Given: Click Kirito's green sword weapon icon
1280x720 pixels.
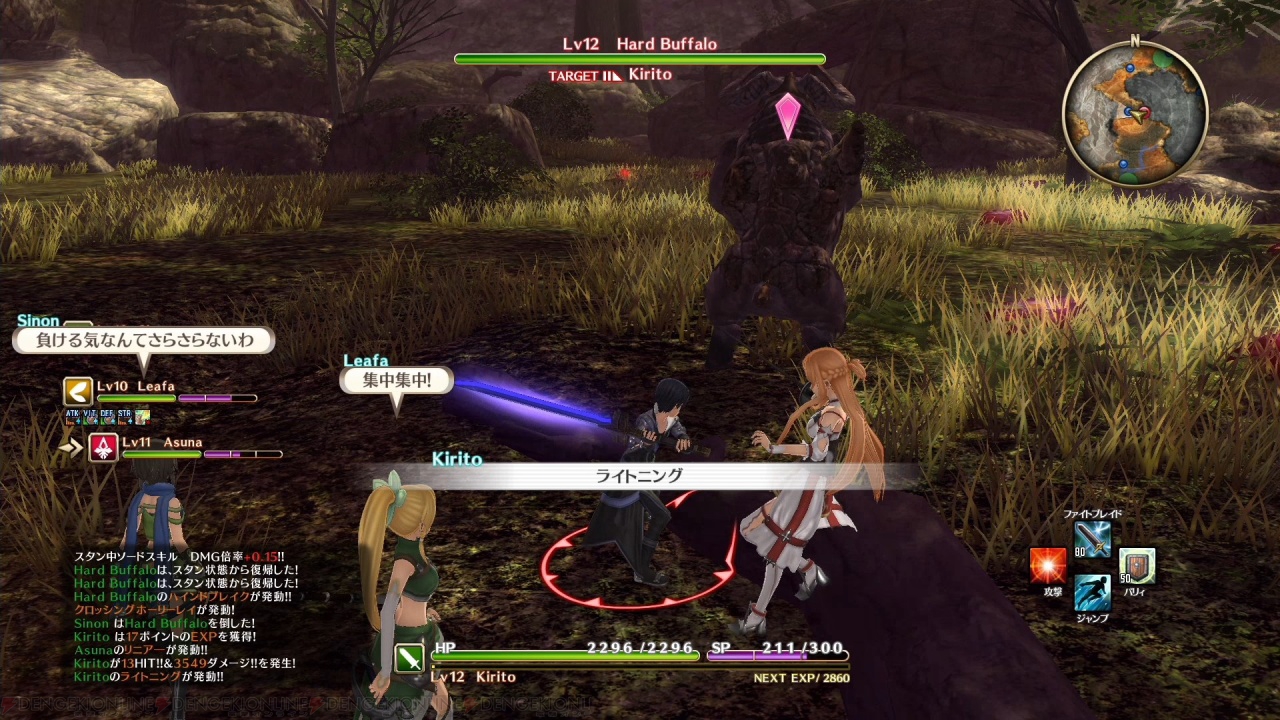Looking at the screenshot, I should click(410, 658).
